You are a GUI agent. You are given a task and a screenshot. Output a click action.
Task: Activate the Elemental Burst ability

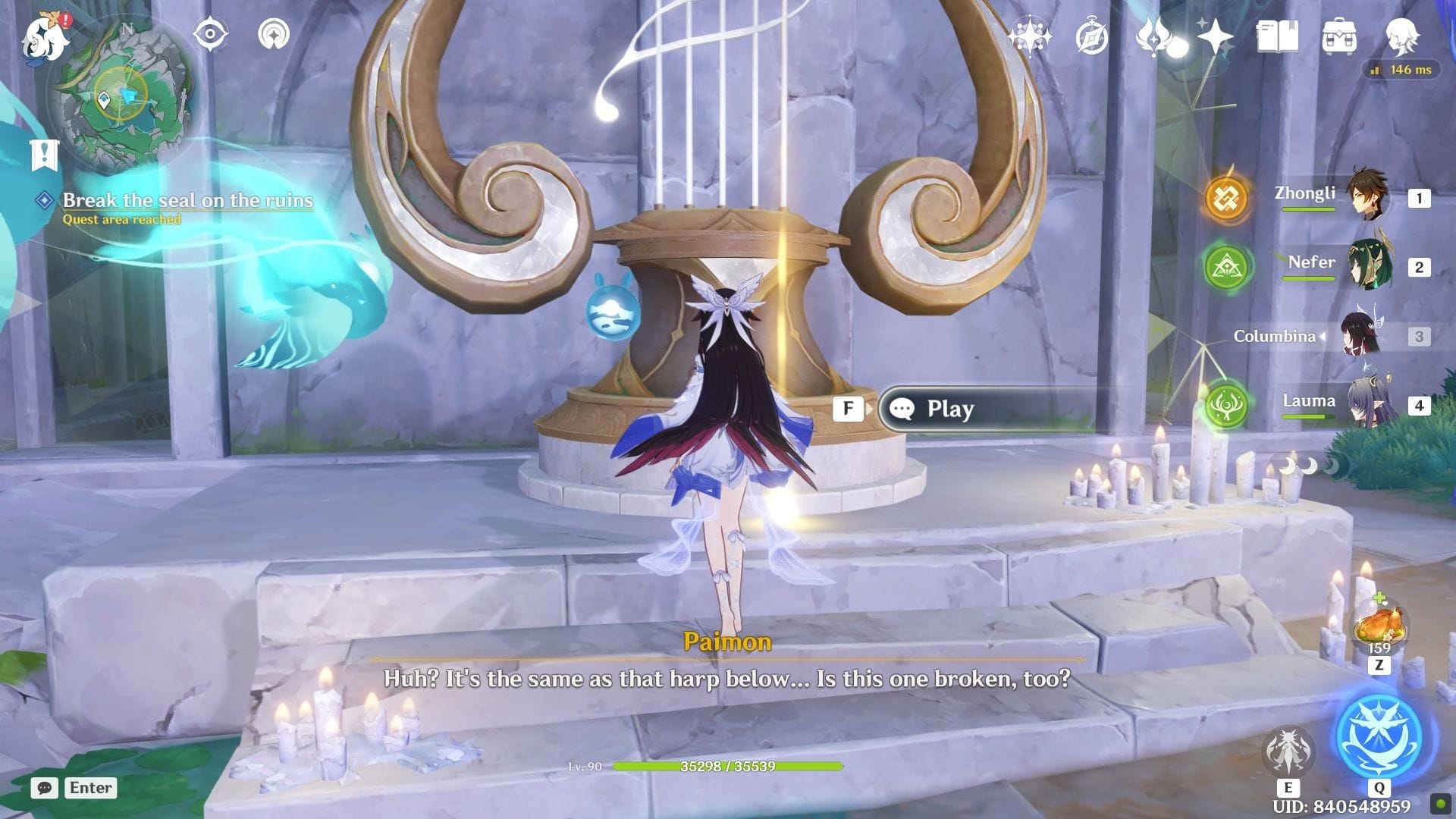click(x=1379, y=737)
